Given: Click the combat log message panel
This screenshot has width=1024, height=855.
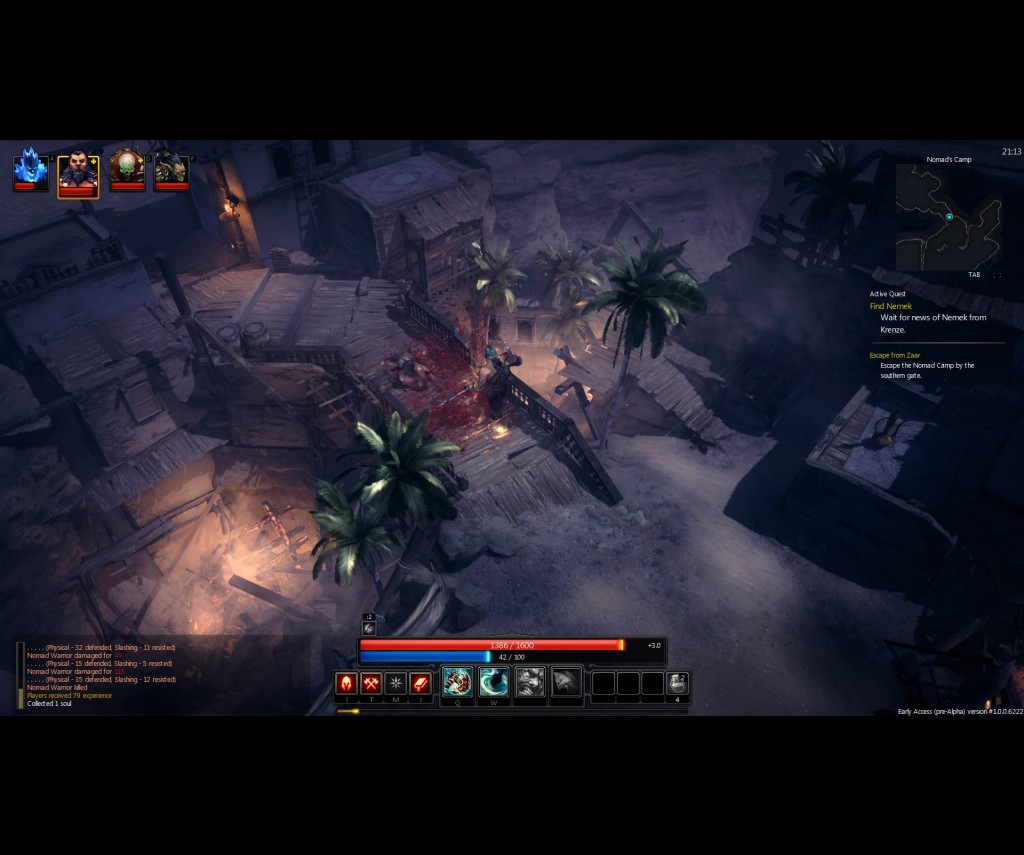Looking at the screenshot, I should [x=100, y=675].
